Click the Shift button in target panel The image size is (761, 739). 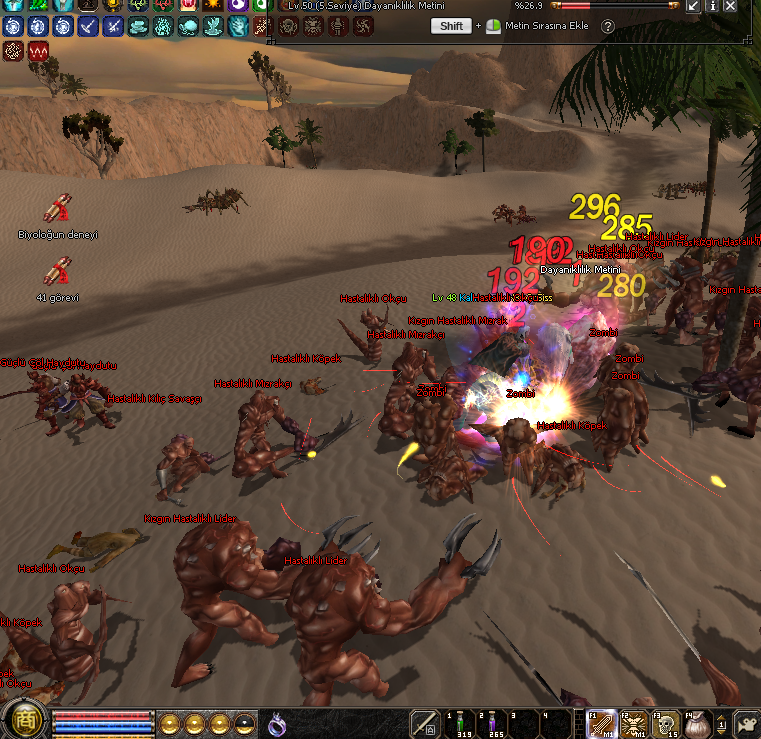[x=451, y=26]
